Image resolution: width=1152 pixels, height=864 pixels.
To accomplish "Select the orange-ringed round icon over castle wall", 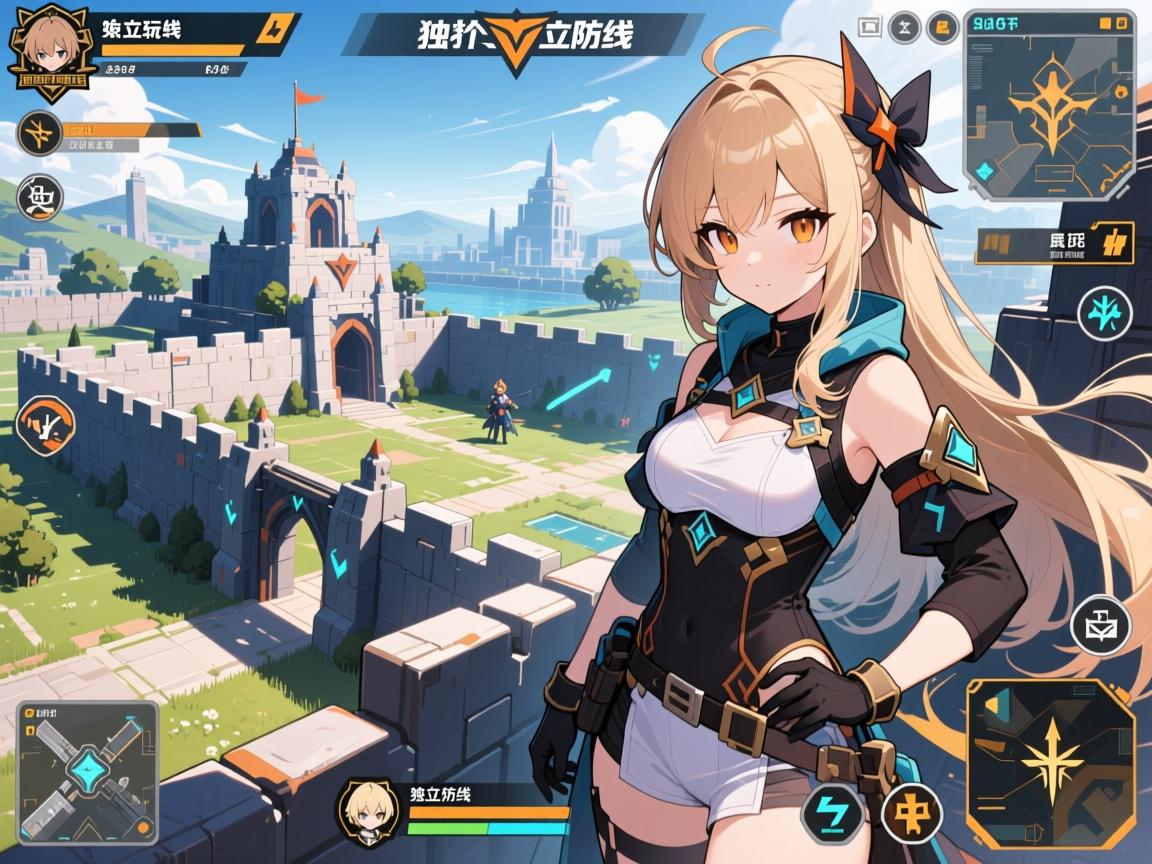I will (x=46, y=425).
